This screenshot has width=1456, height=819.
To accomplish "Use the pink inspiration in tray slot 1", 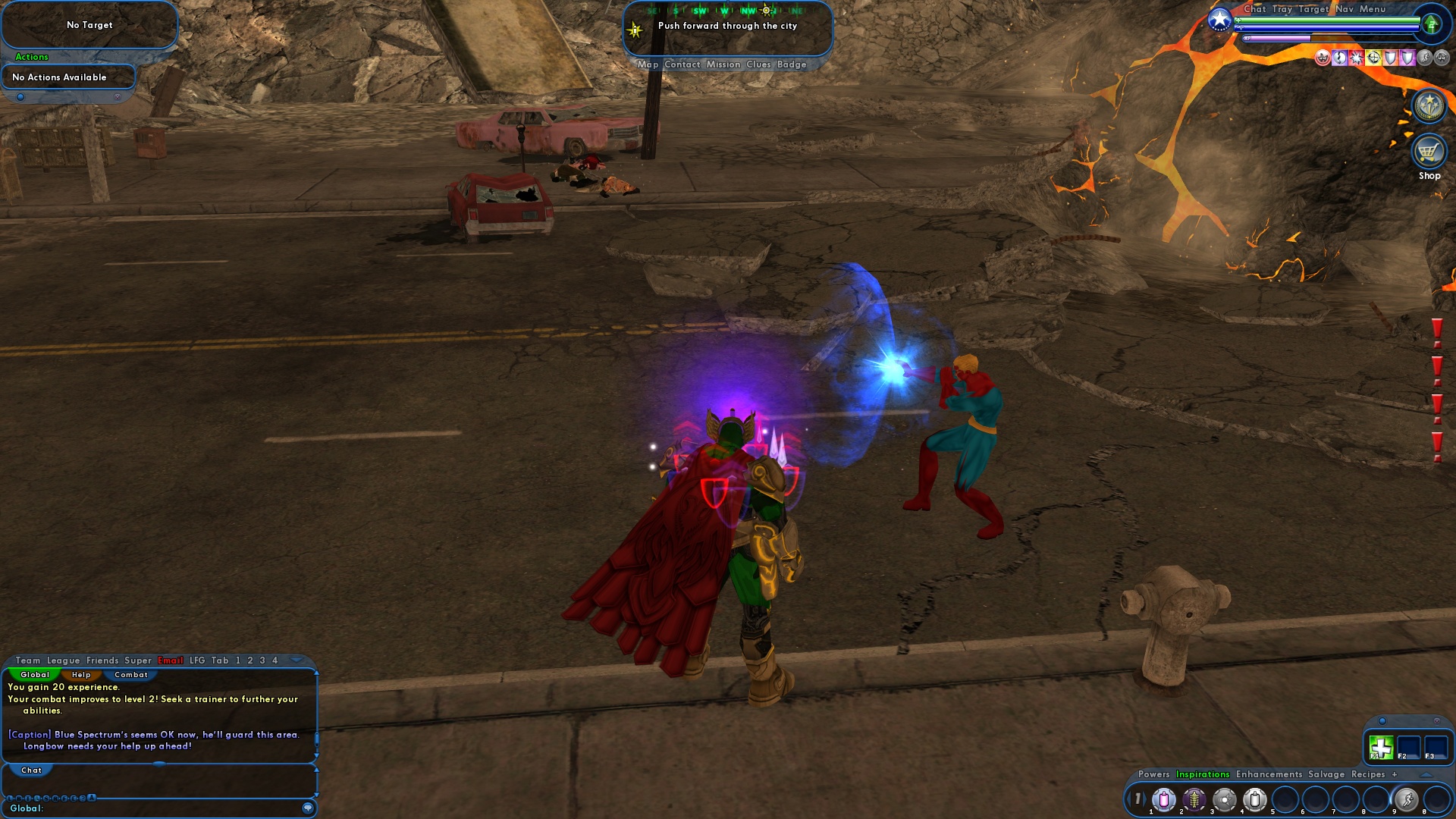I will 1163,799.
